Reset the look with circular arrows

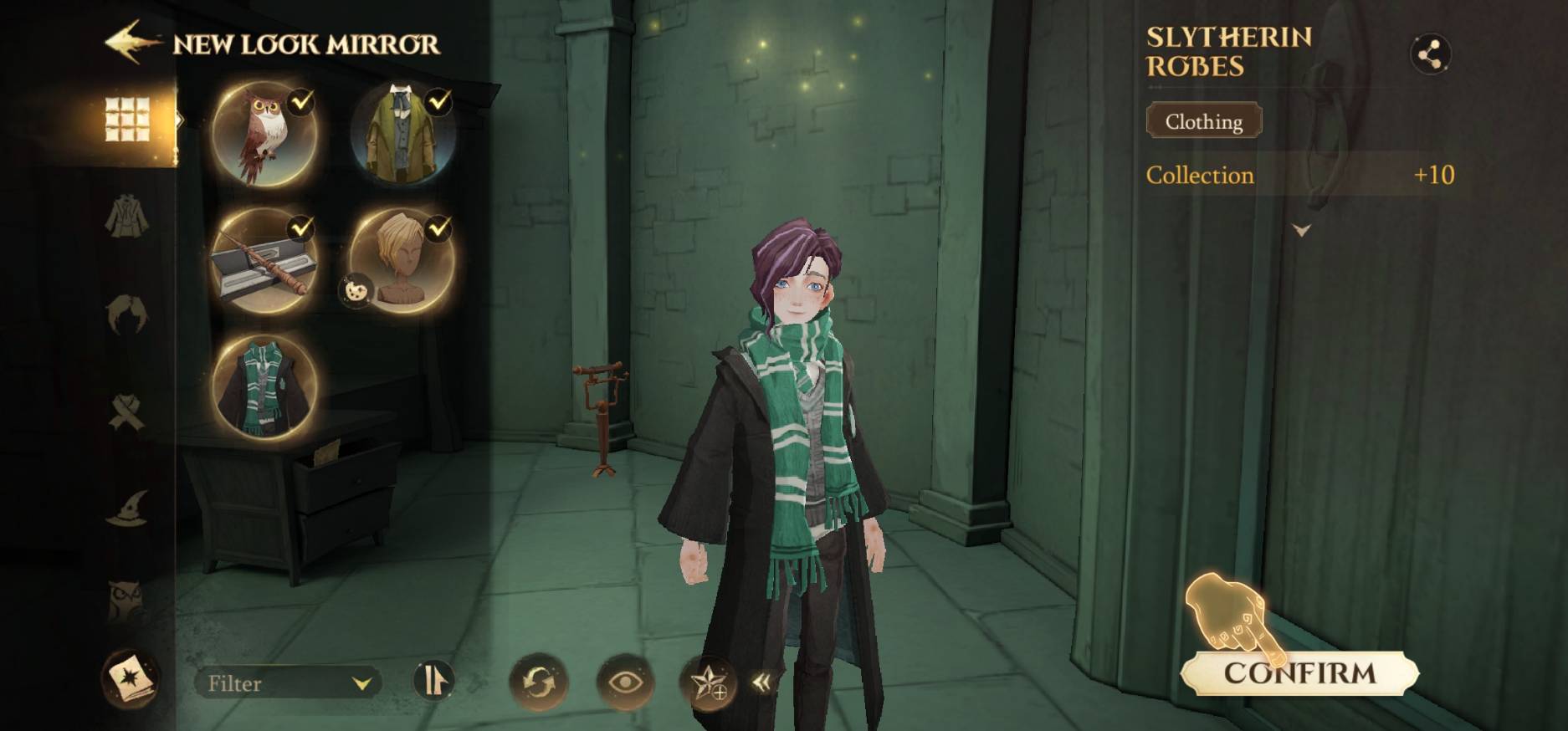(x=538, y=682)
